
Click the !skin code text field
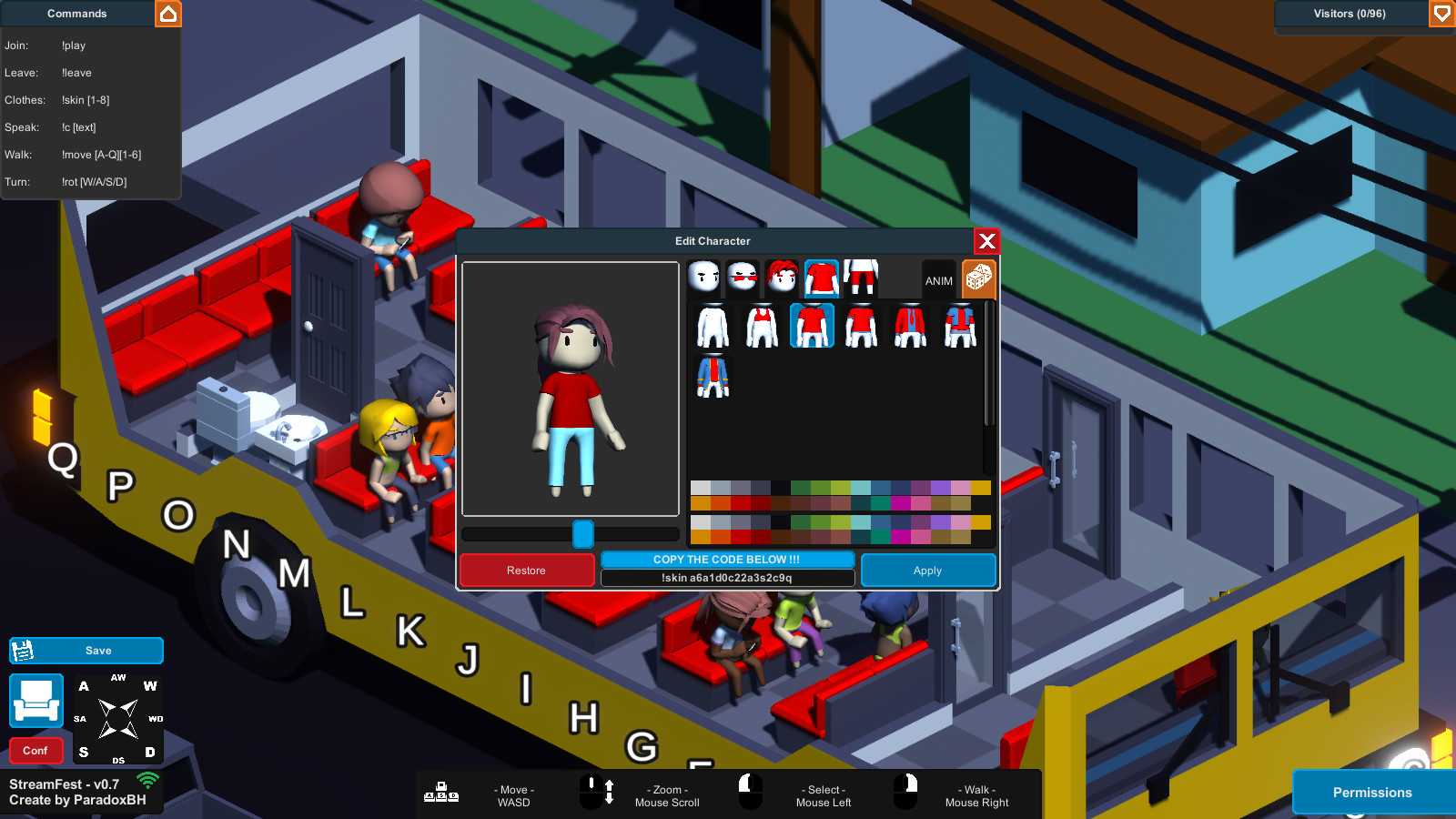[726, 577]
